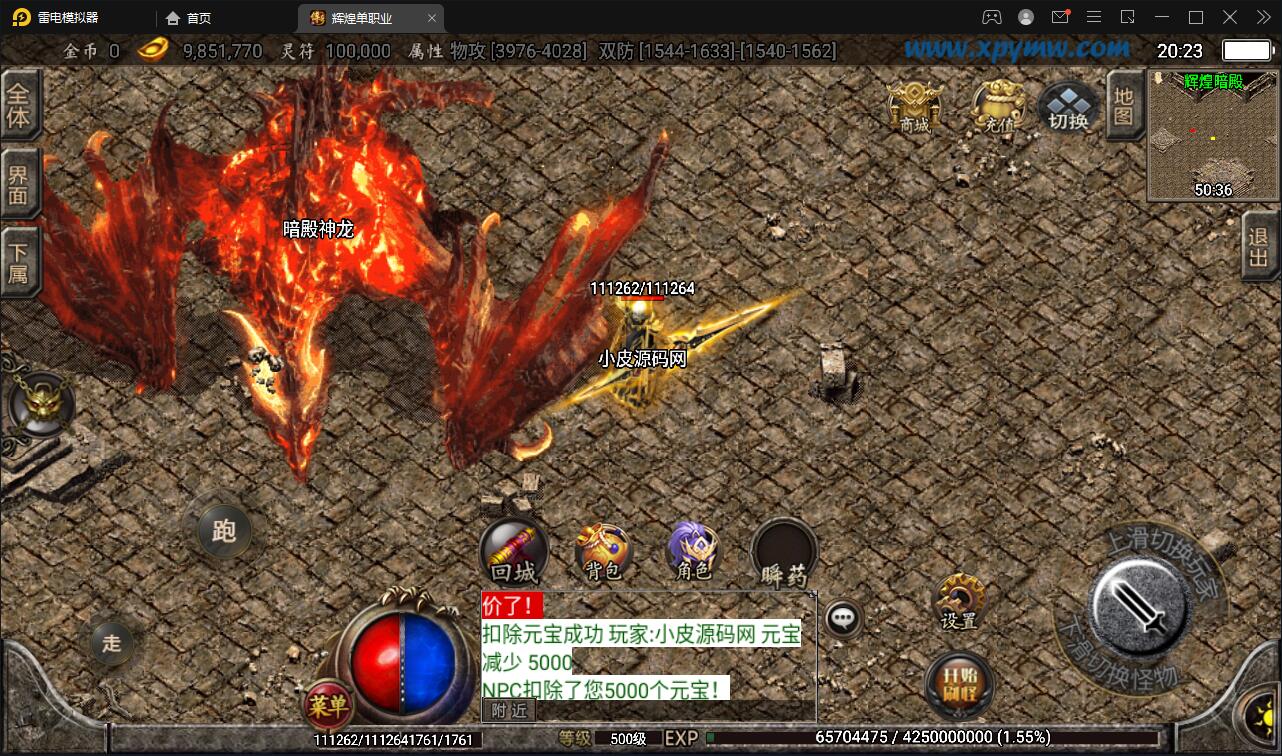Toggle 走 walk movement mode

[111, 644]
